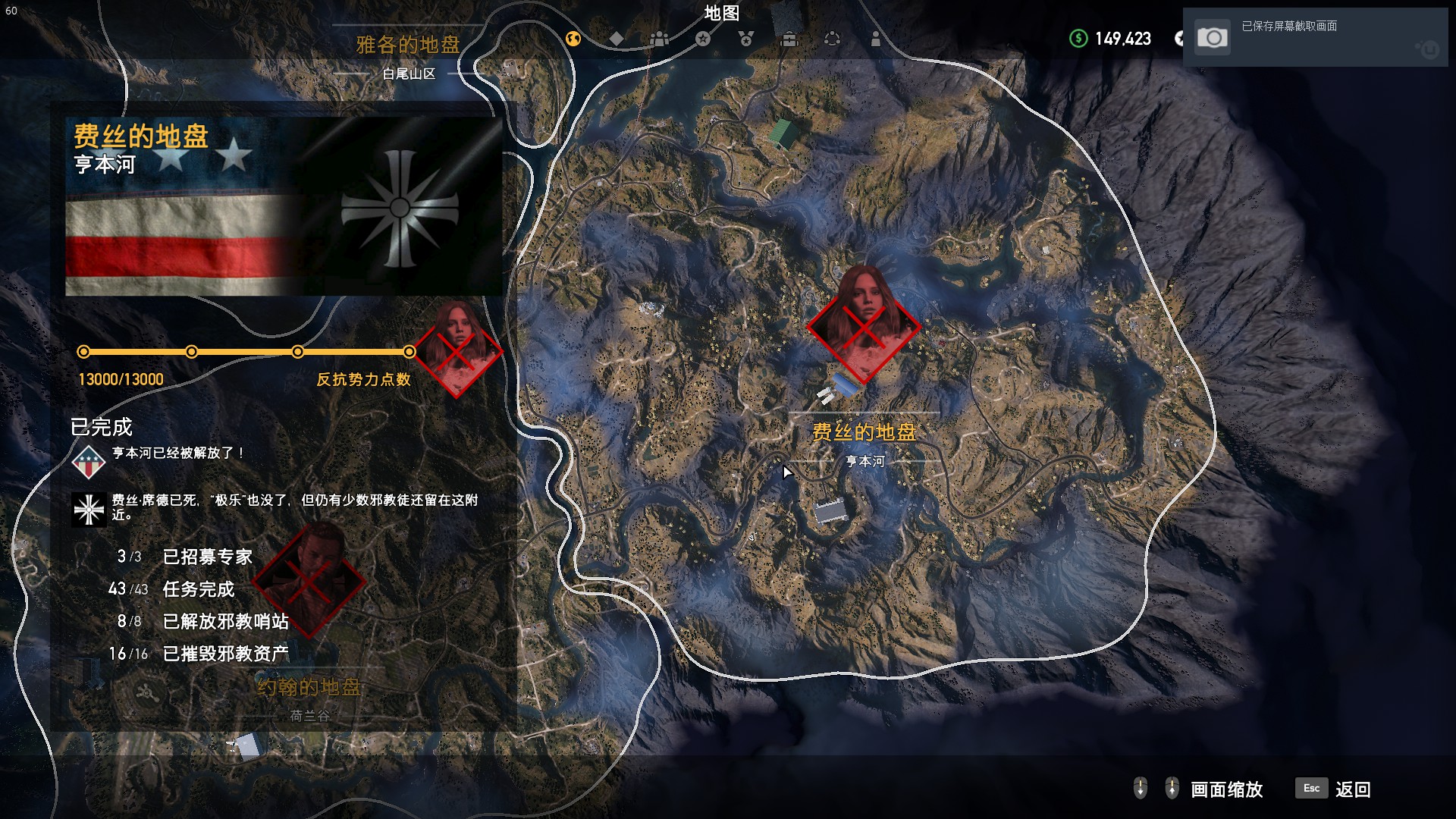Viewport: 1456px width, 819px height.
Task: Open the three-person group tab
Action: pyautogui.click(x=660, y=39)
